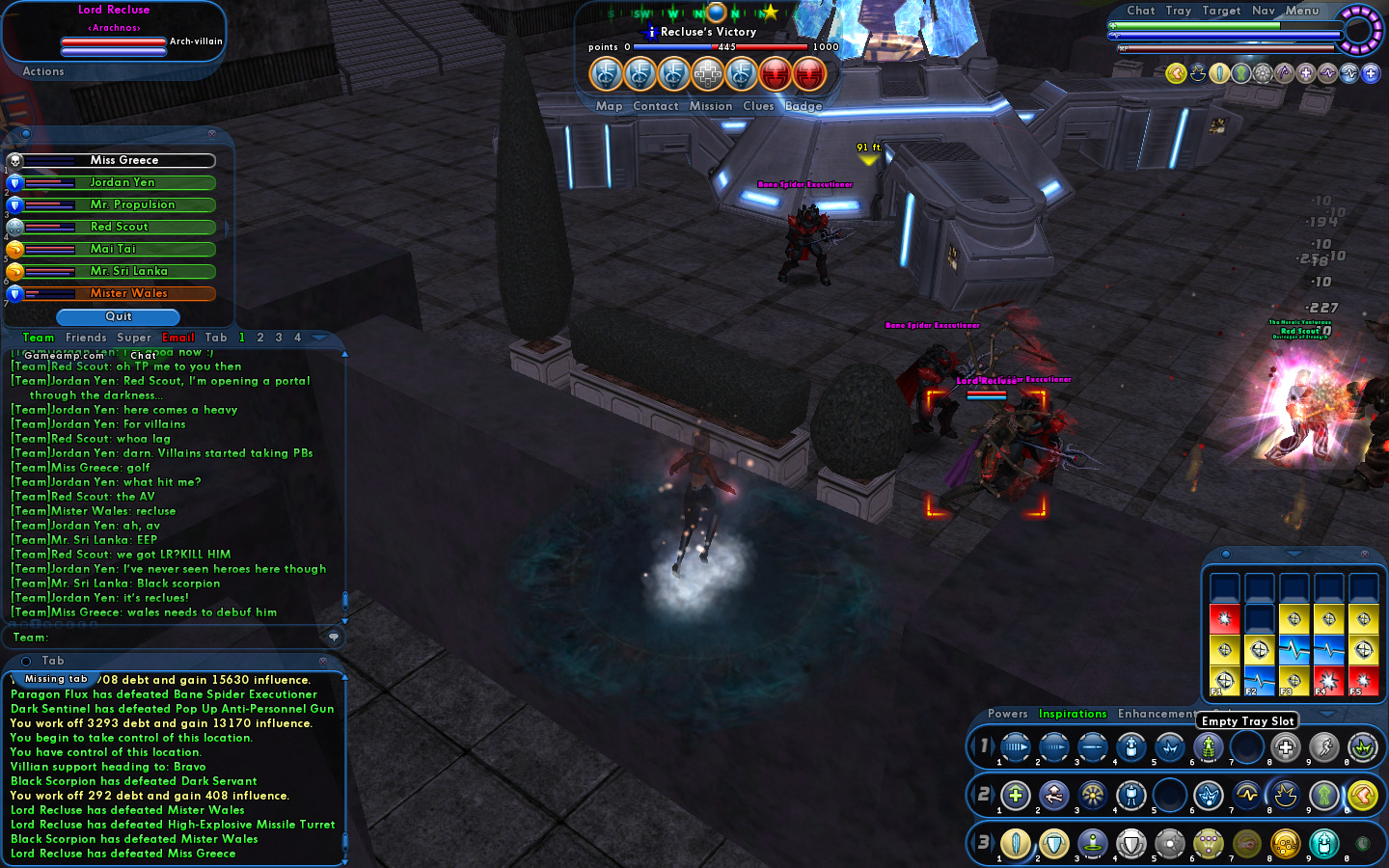Open the Badge window
1389x868 pixels.
pyautogui.click(x=803, y=106)
